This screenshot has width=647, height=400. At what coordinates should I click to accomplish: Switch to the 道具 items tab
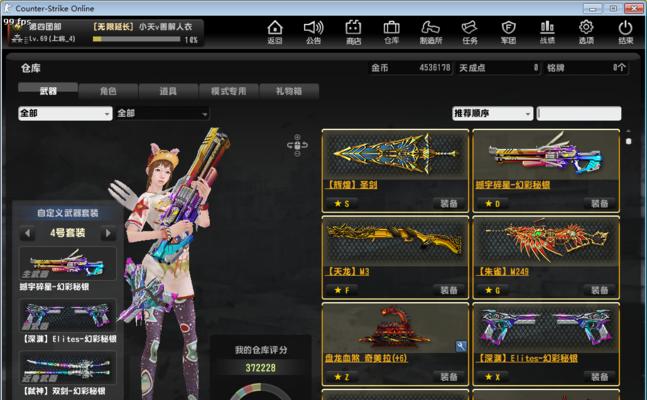click(169, 91)
